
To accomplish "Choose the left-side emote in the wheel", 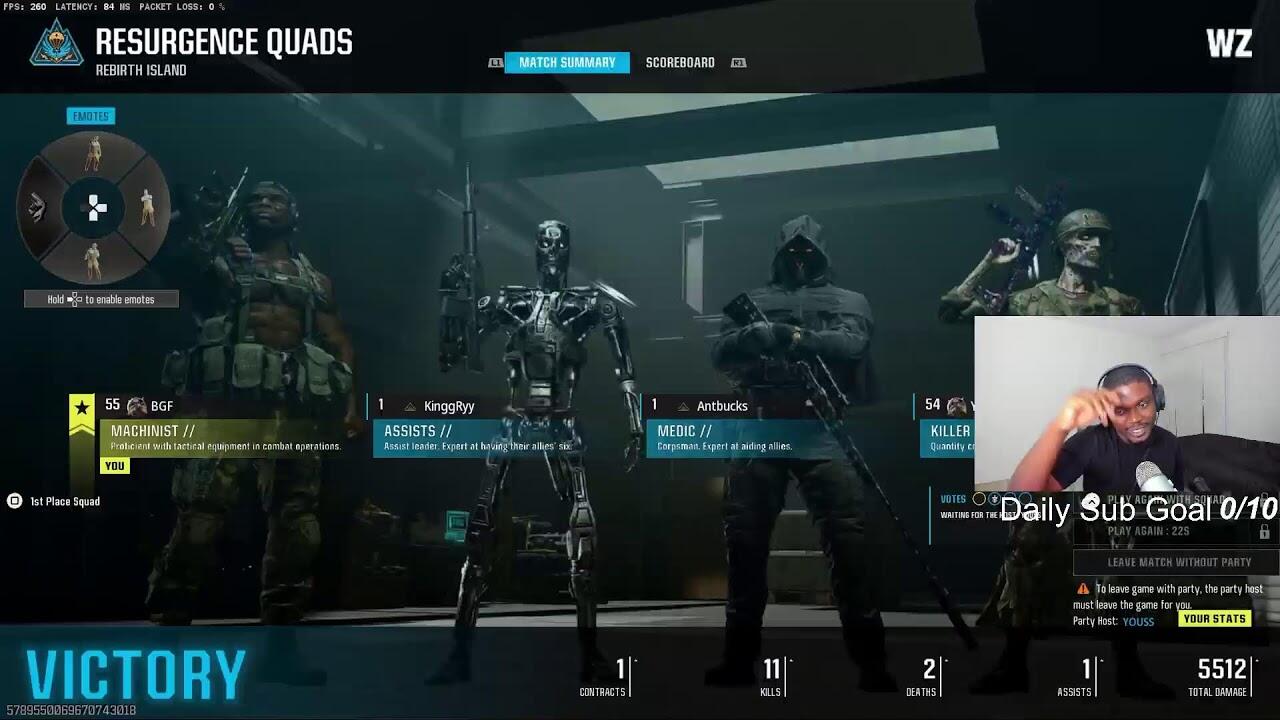I will (x=38, y=207).
